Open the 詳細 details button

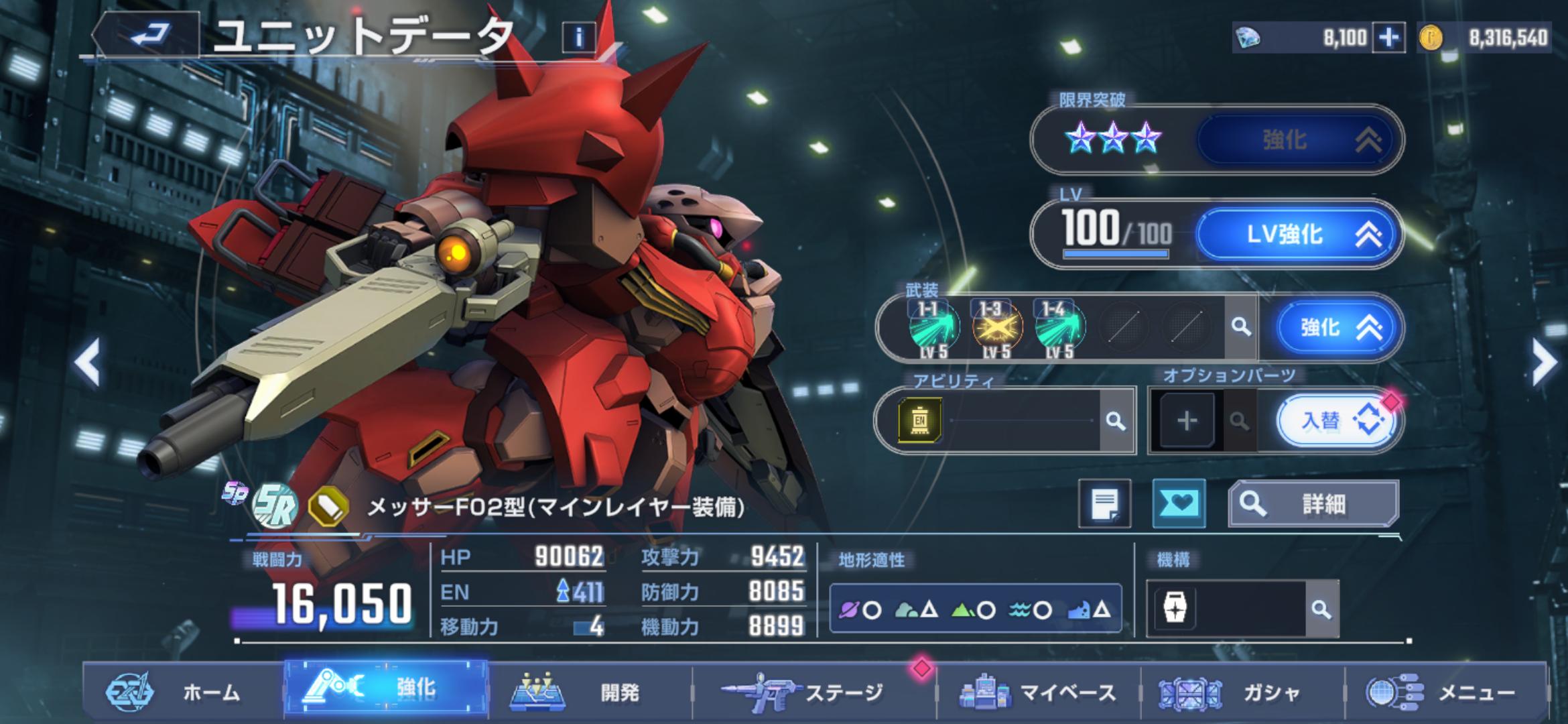click(x=1313, y=503)
